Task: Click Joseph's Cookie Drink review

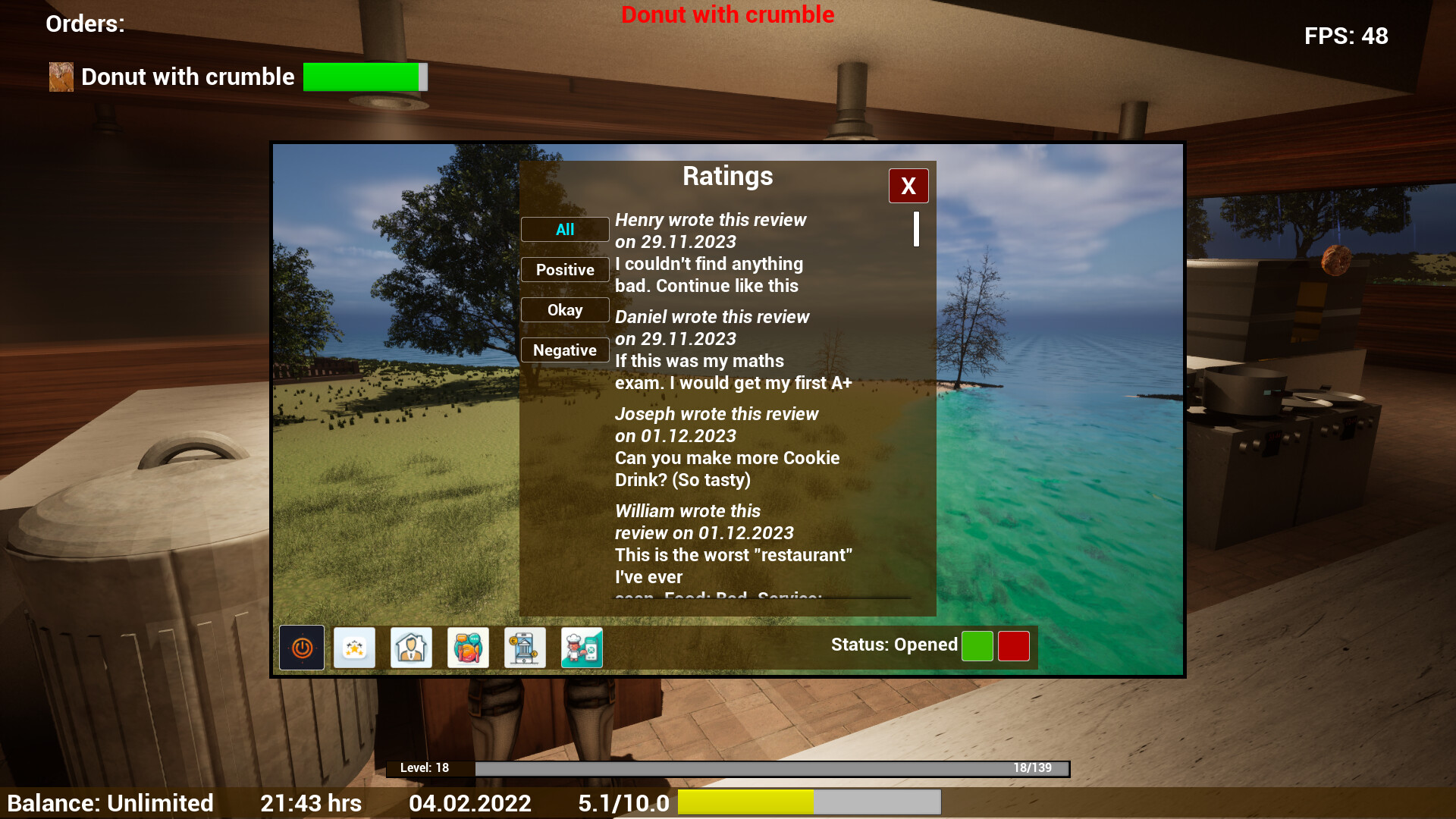Action: tap(726, 447)
